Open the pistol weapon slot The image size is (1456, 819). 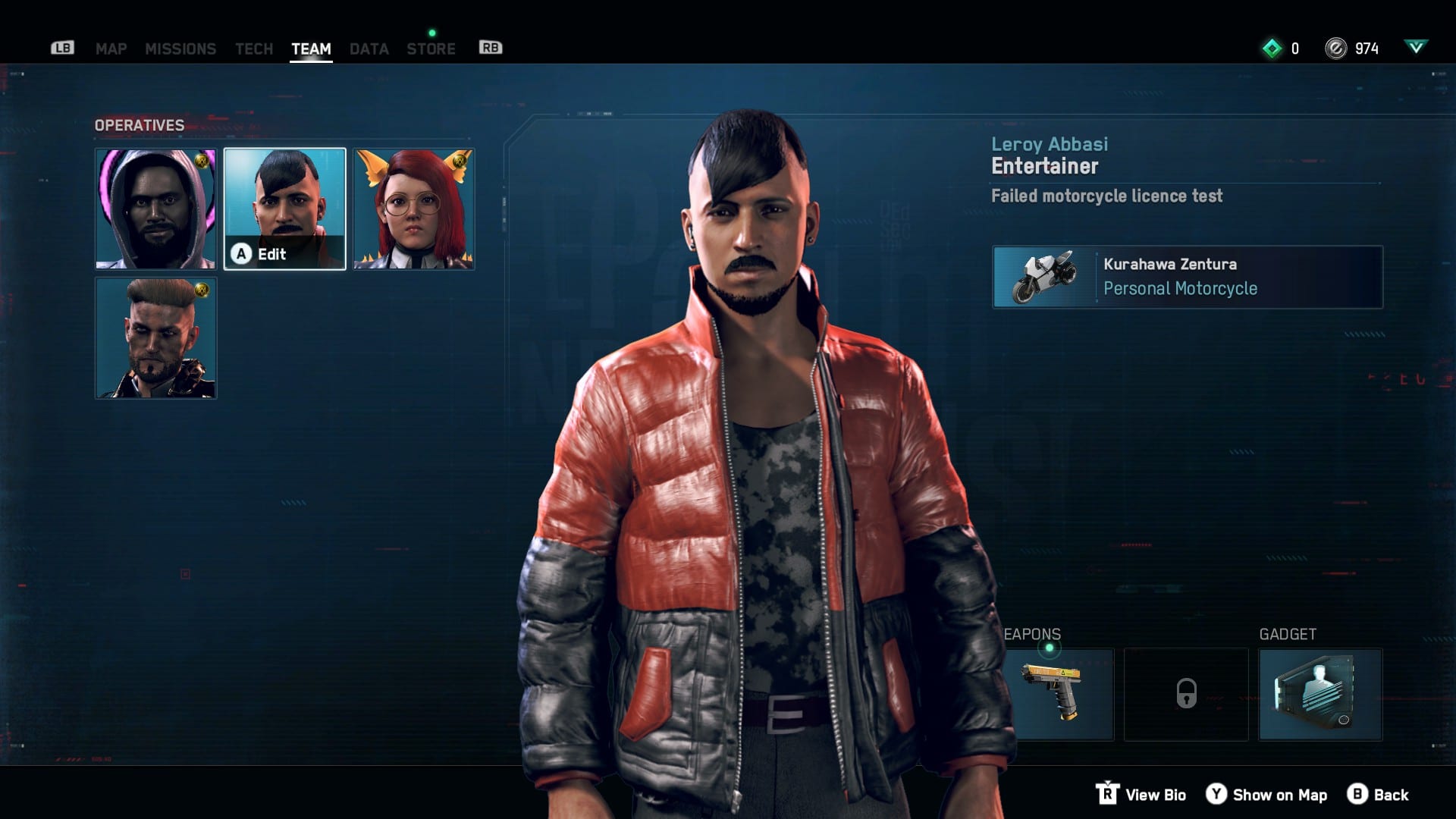[x=1060, y=694]
